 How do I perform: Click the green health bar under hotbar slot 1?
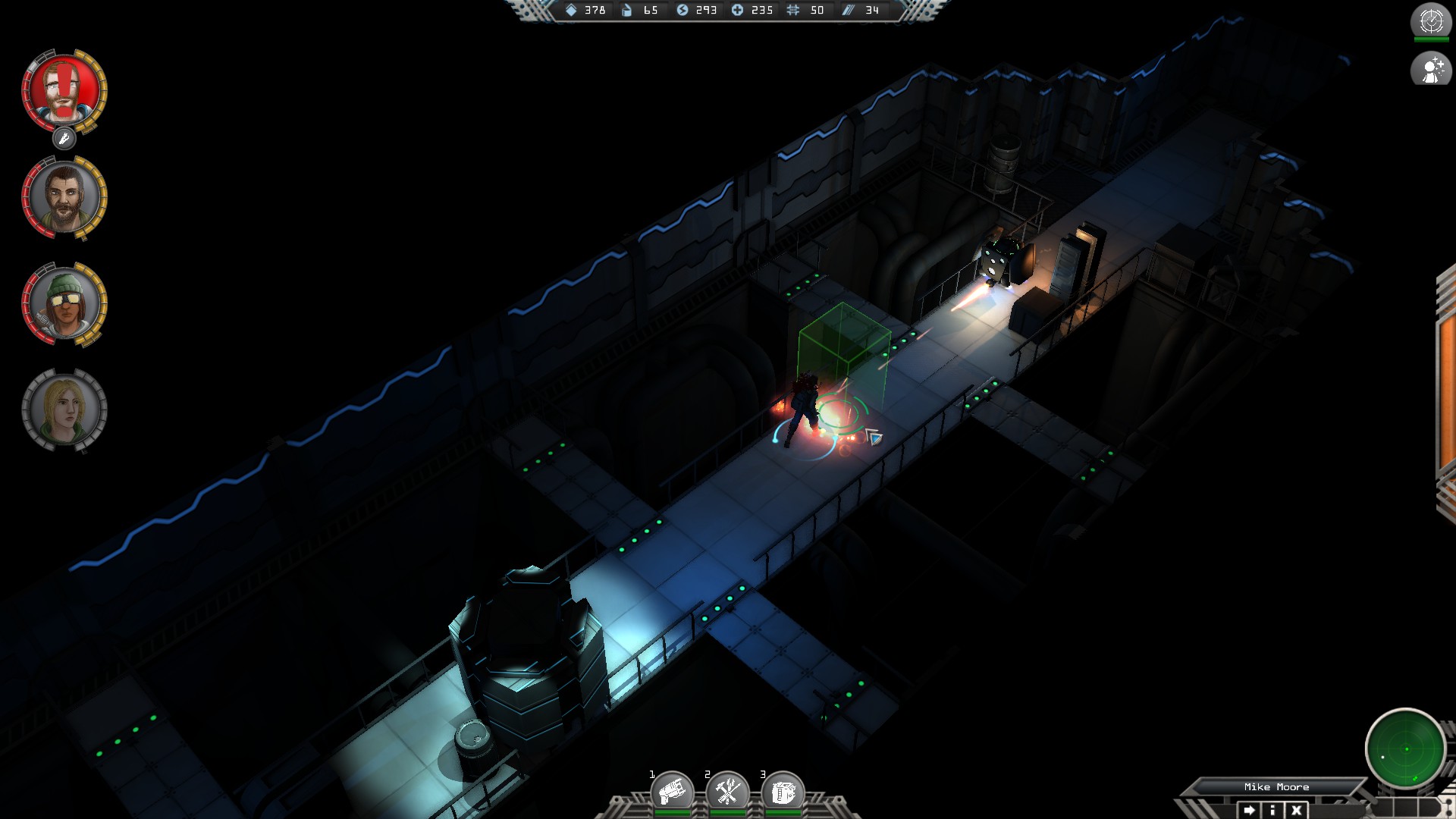pos(672,811)
